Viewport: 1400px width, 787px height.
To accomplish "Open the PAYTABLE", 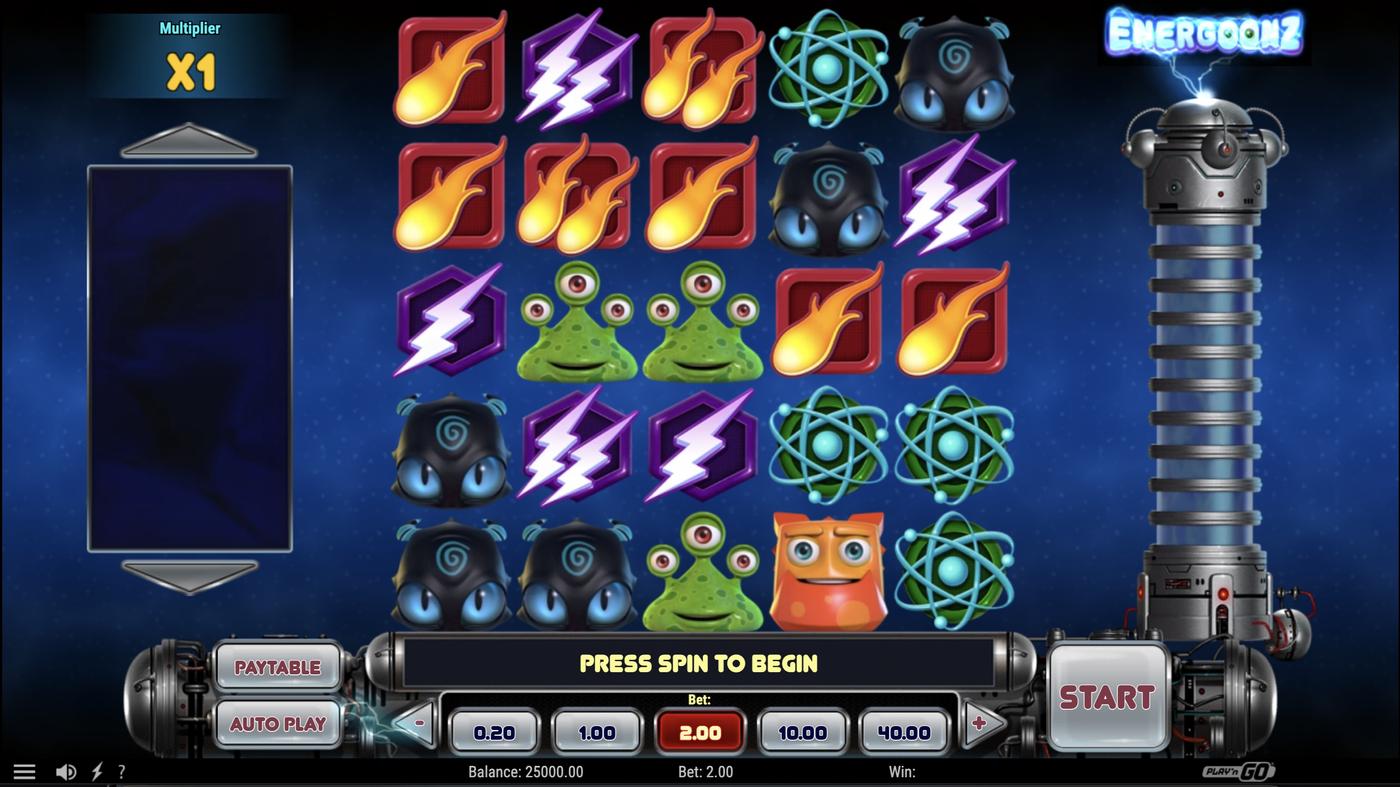I will (x=277, y=666).
